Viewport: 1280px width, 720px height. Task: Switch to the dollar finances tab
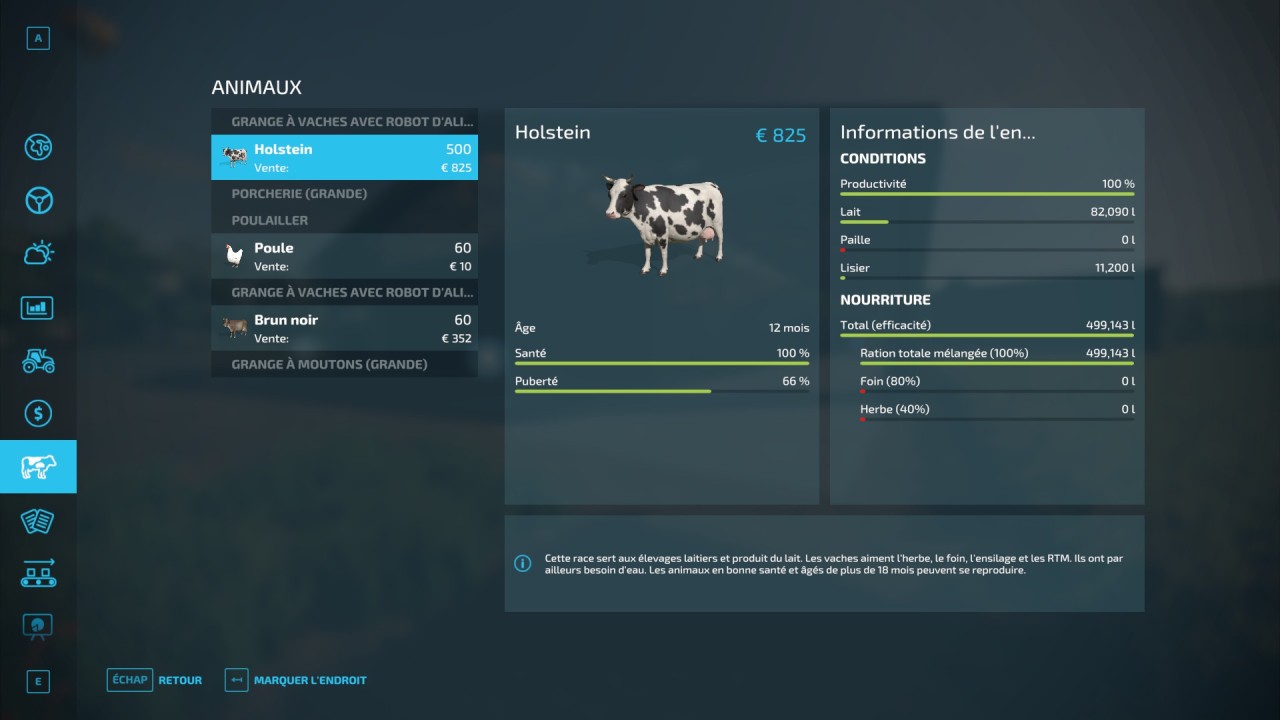pos(38,413)
